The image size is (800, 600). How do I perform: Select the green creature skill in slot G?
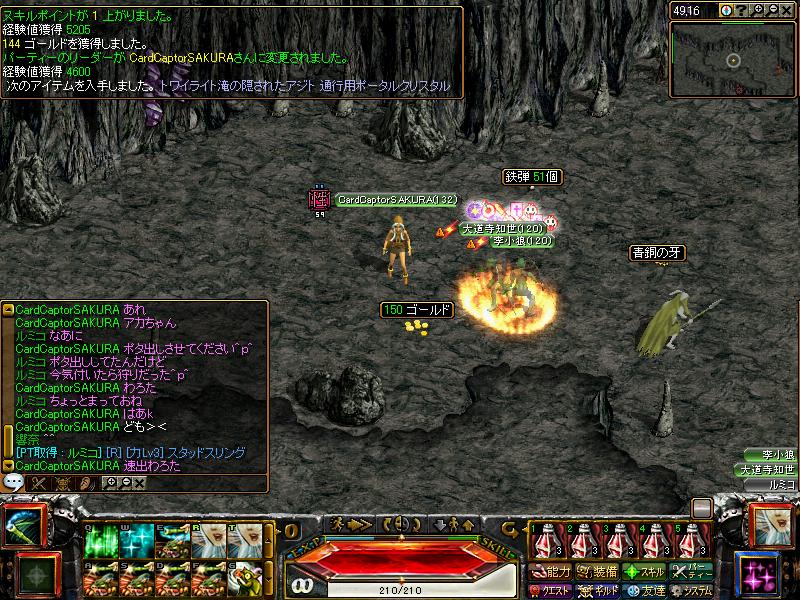click(x=243, y=578)
